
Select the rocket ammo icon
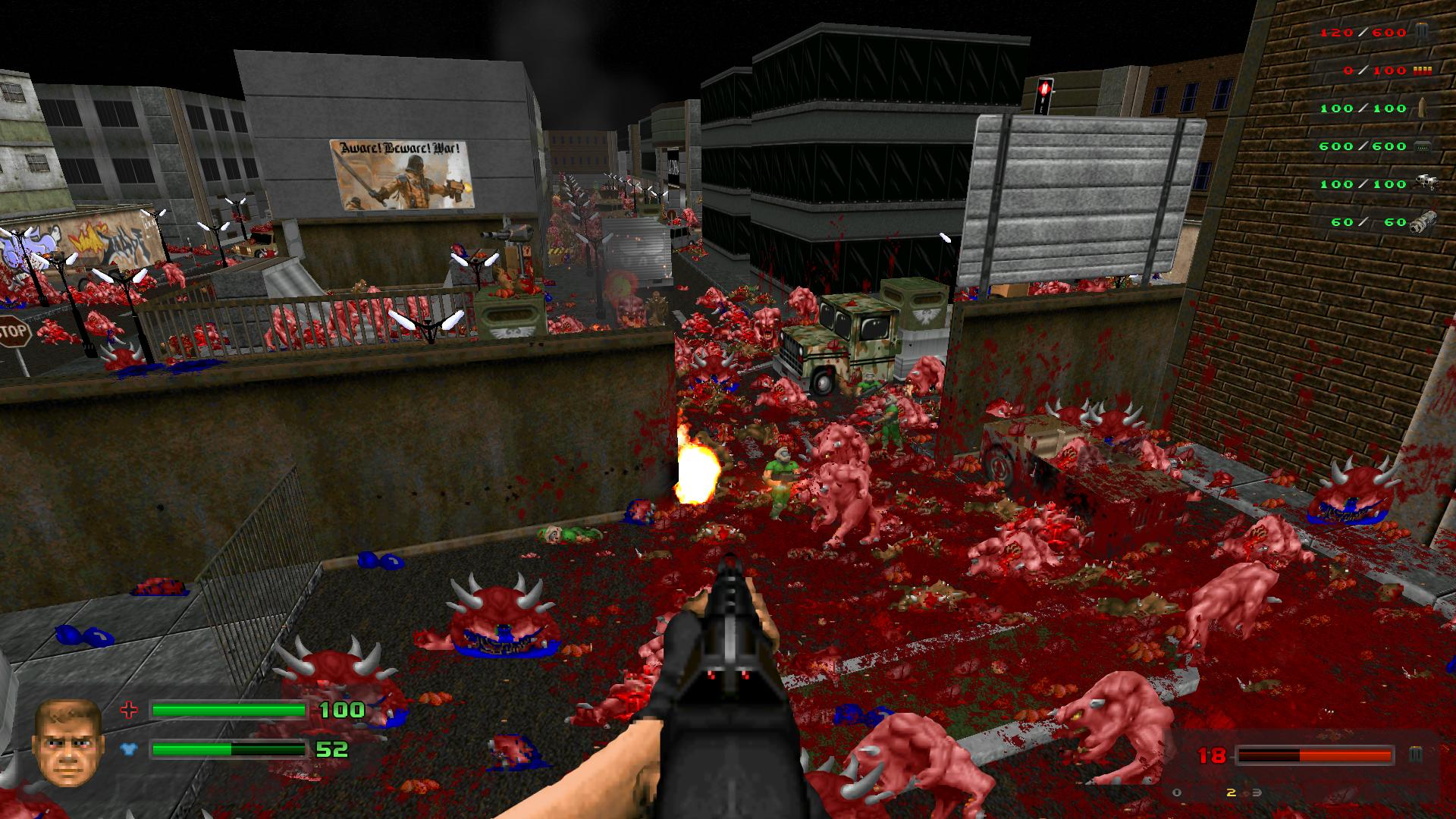tap(1421, 108)
